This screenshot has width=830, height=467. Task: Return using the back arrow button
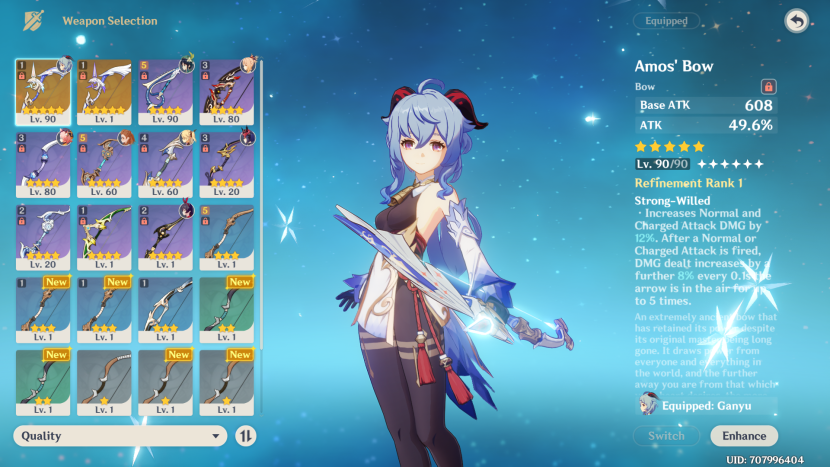point(796,21)
